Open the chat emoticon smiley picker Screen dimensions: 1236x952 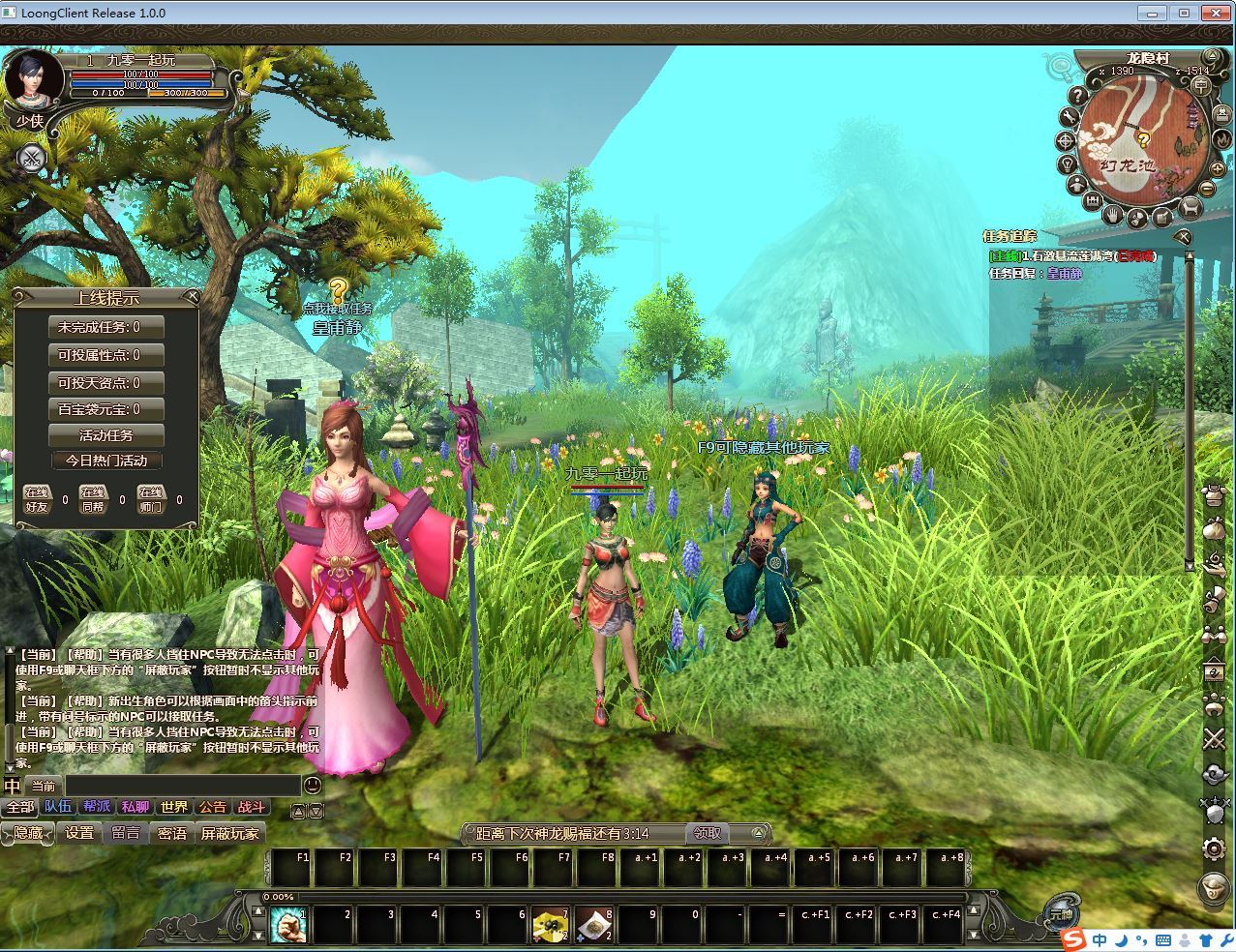pyautogui.click(x=313, y=785)
